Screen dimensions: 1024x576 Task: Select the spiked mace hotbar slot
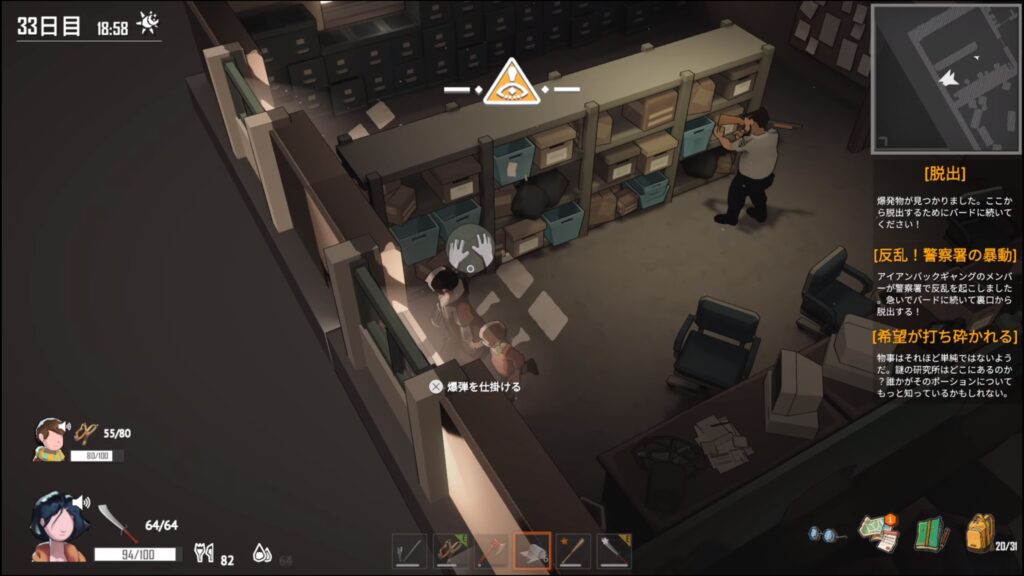(615, 551)
